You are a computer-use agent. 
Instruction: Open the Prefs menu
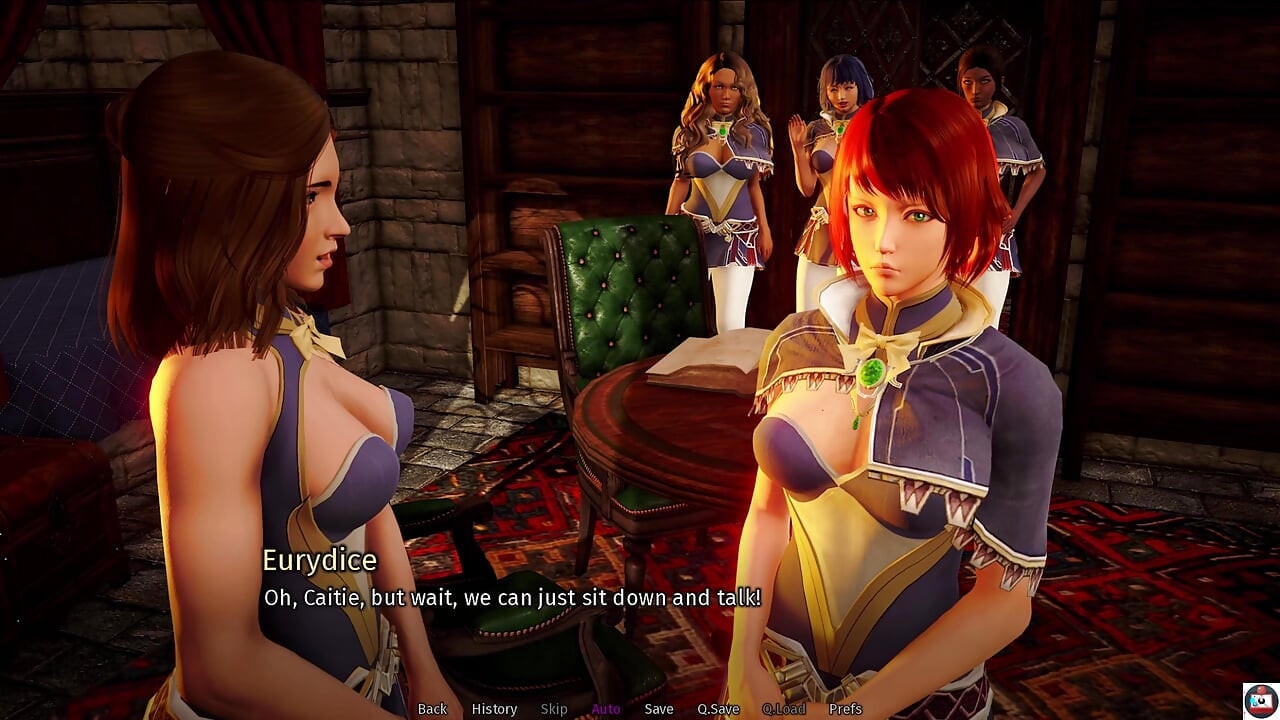click(x=845, y=709)
